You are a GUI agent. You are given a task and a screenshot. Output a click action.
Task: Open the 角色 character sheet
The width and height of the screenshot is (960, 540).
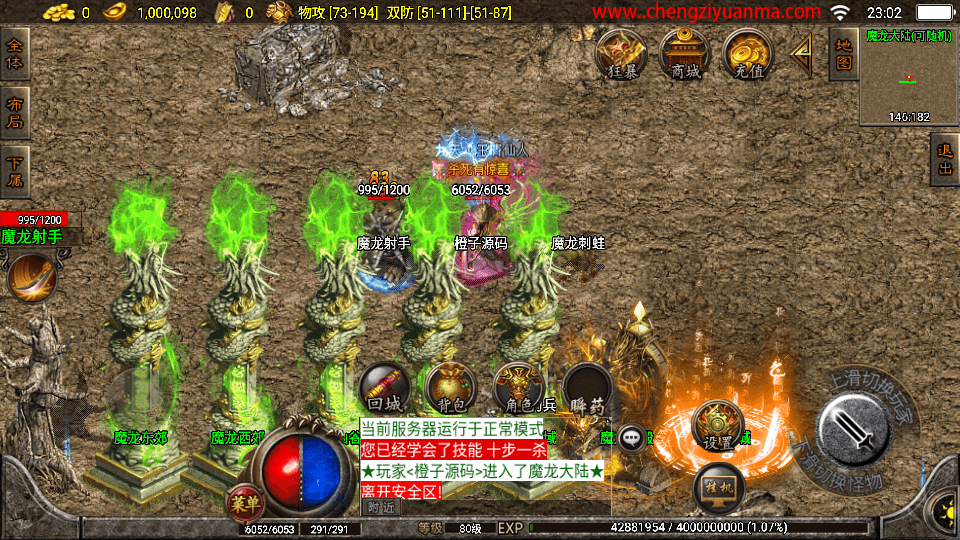tap(517, 388)
